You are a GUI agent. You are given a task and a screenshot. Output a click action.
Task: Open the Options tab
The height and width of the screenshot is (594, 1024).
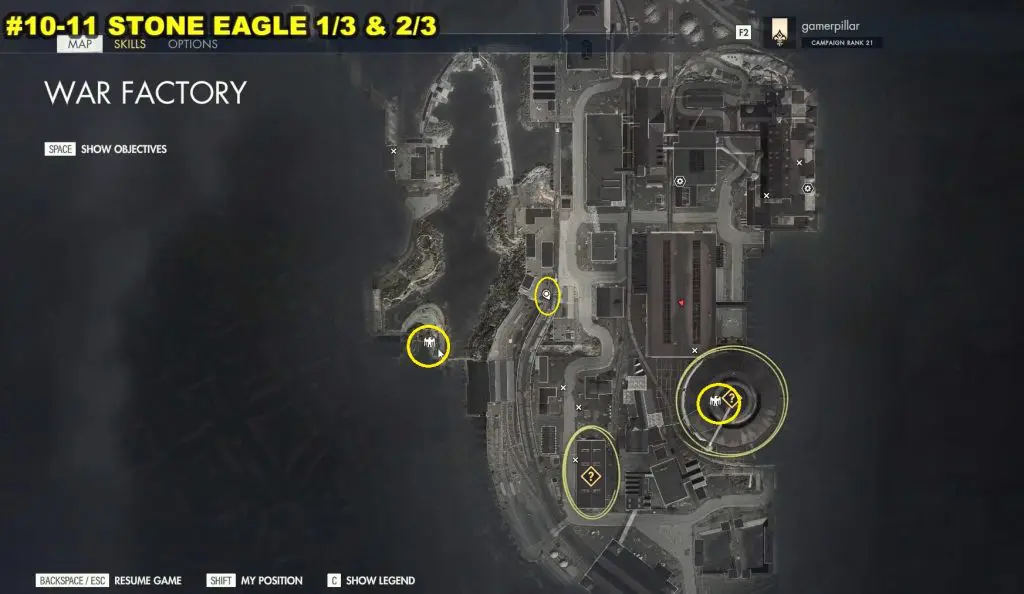[x=193, y=45]
